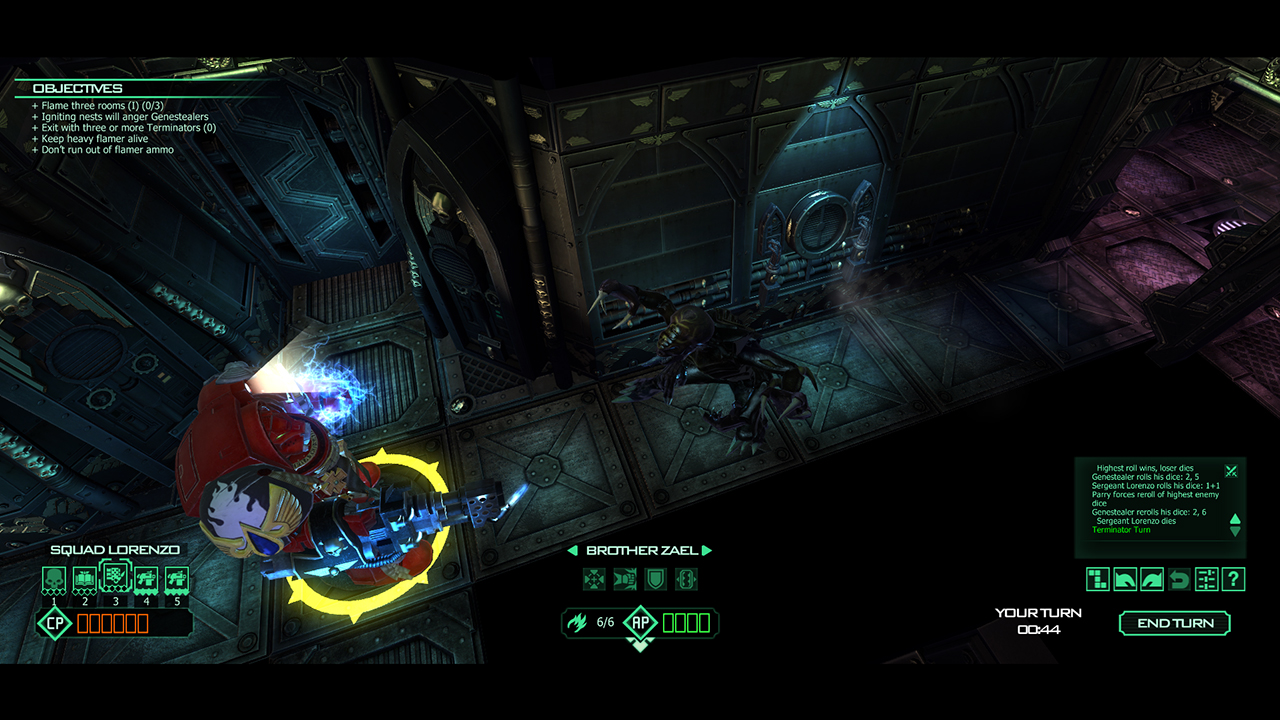1280x720 pixels.
Task: Select squad member 4 storm bolter portrait
Action: tap(146, 578)
